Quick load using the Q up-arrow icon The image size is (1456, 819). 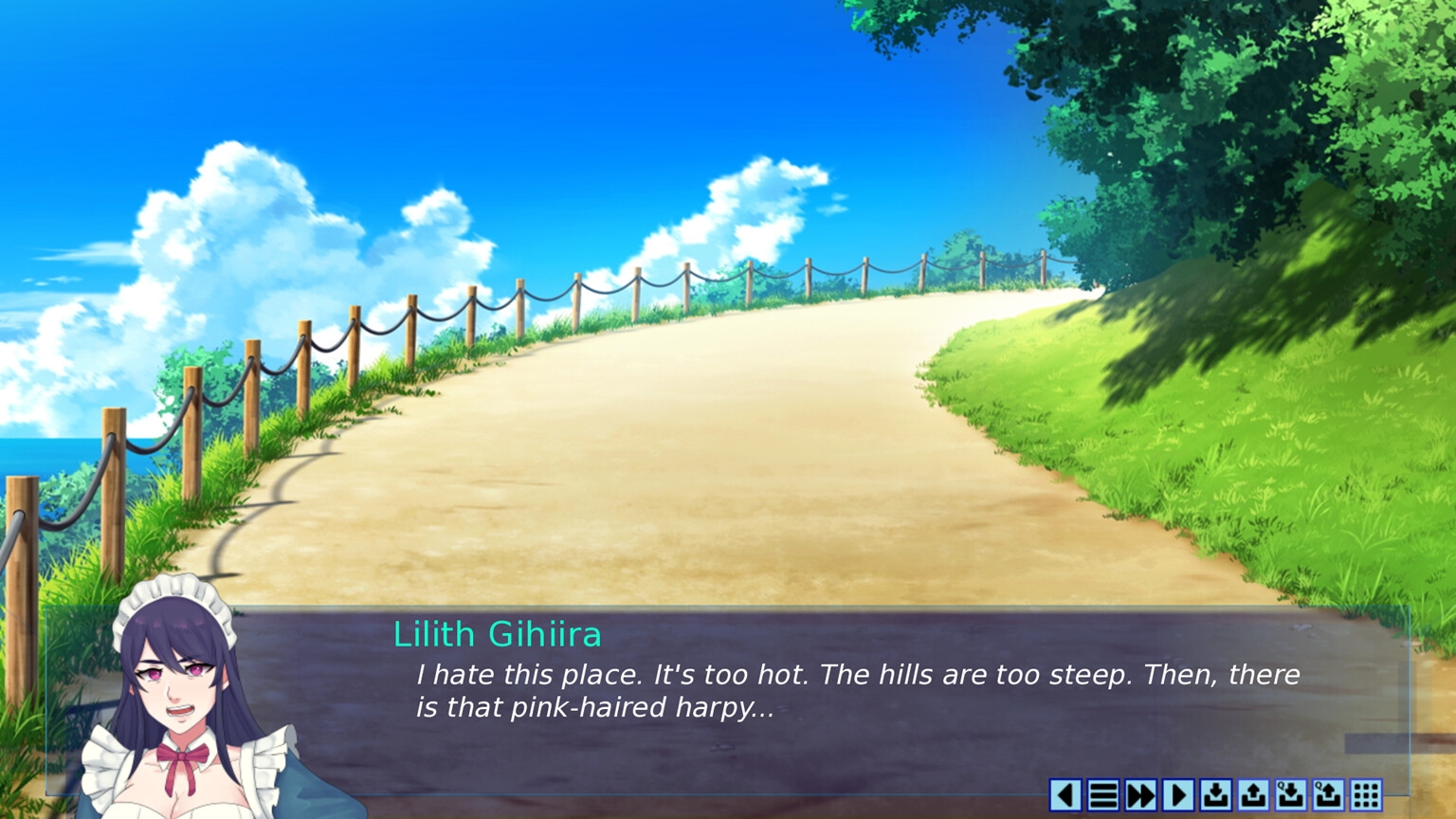tap(1328, 794)
